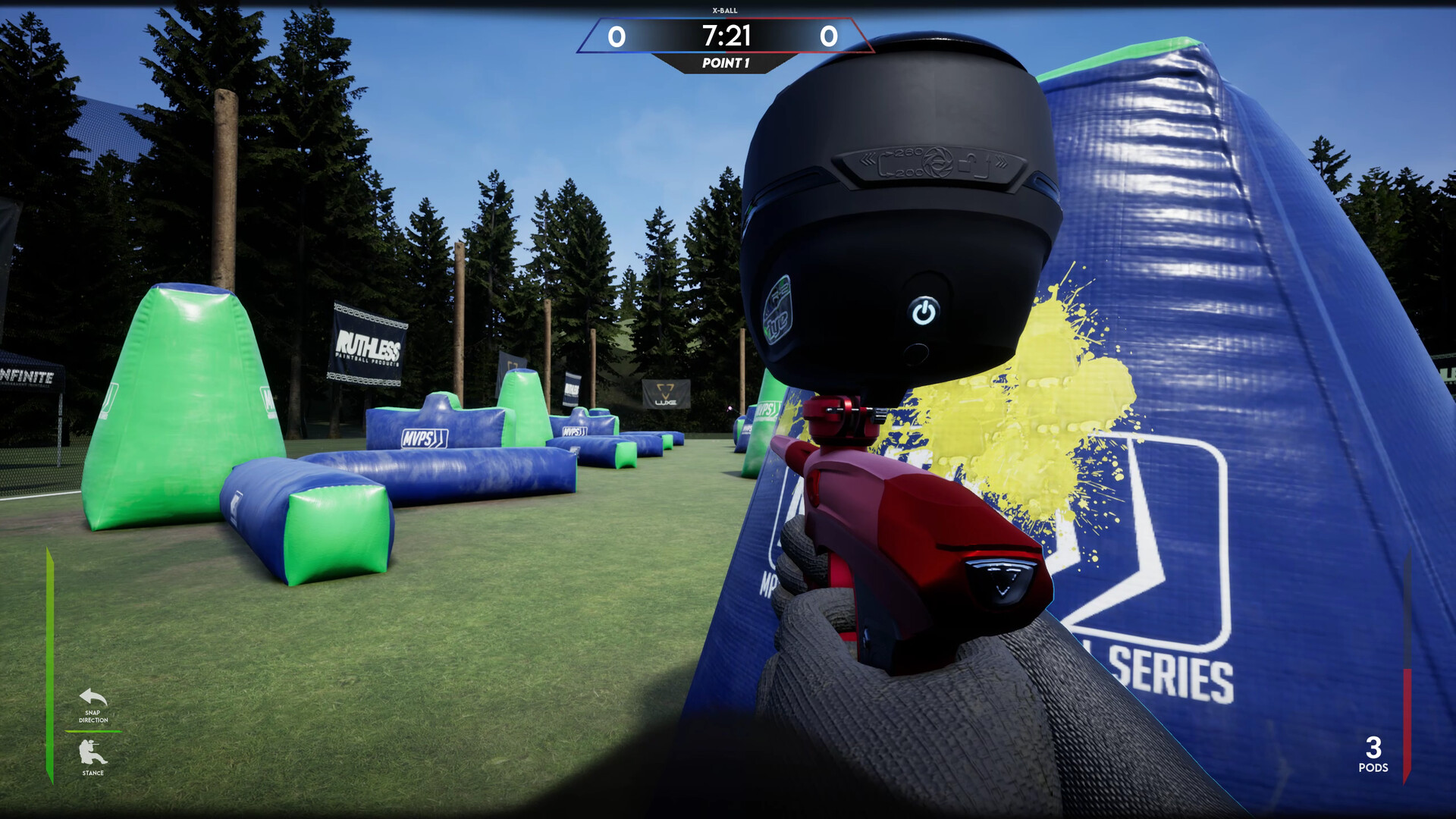Click the red team score of 0
This screenshot has height=819, width=1456.
(828, 34)
